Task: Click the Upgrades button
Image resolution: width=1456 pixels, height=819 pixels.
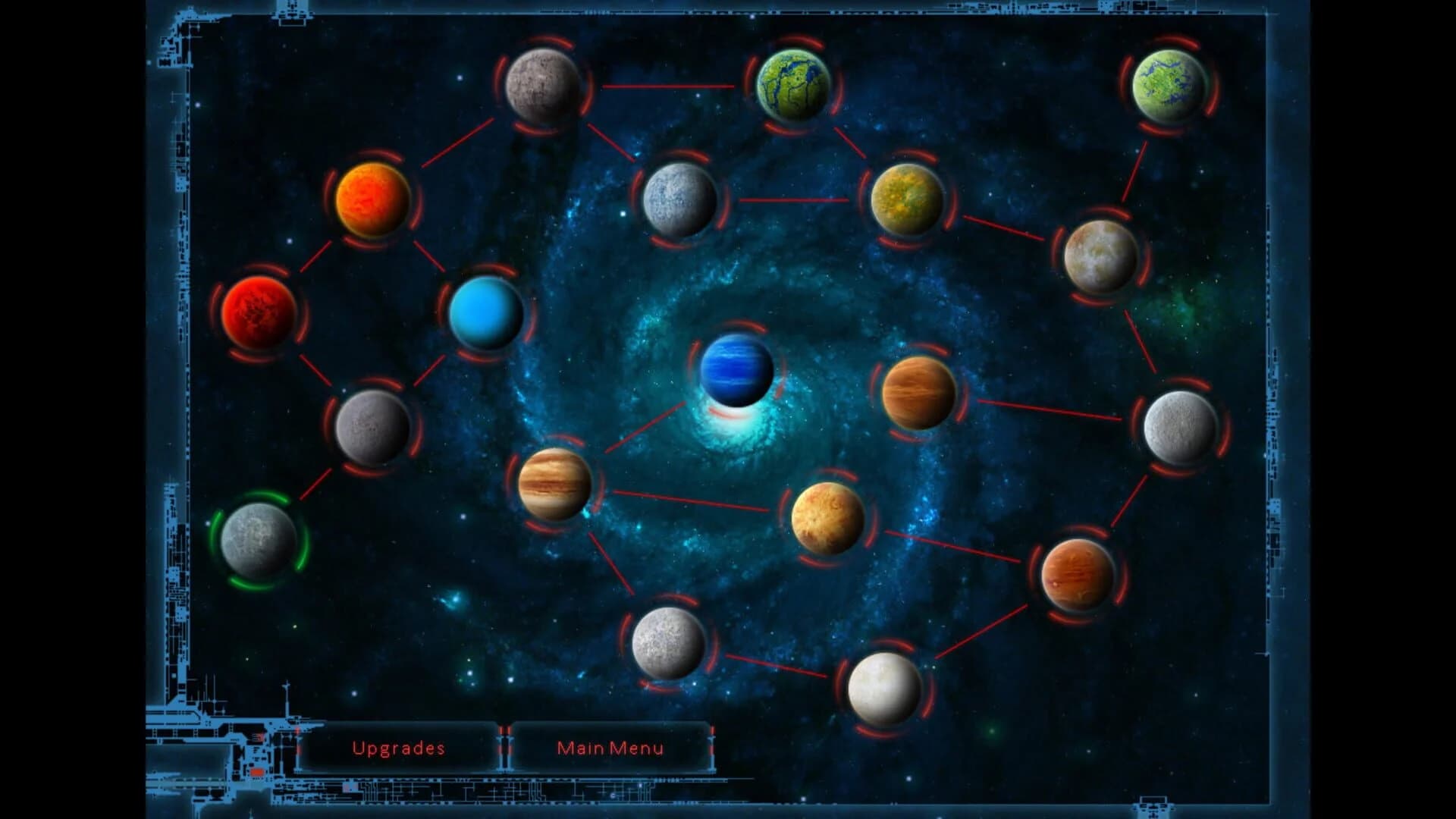Action: point(400,747)
